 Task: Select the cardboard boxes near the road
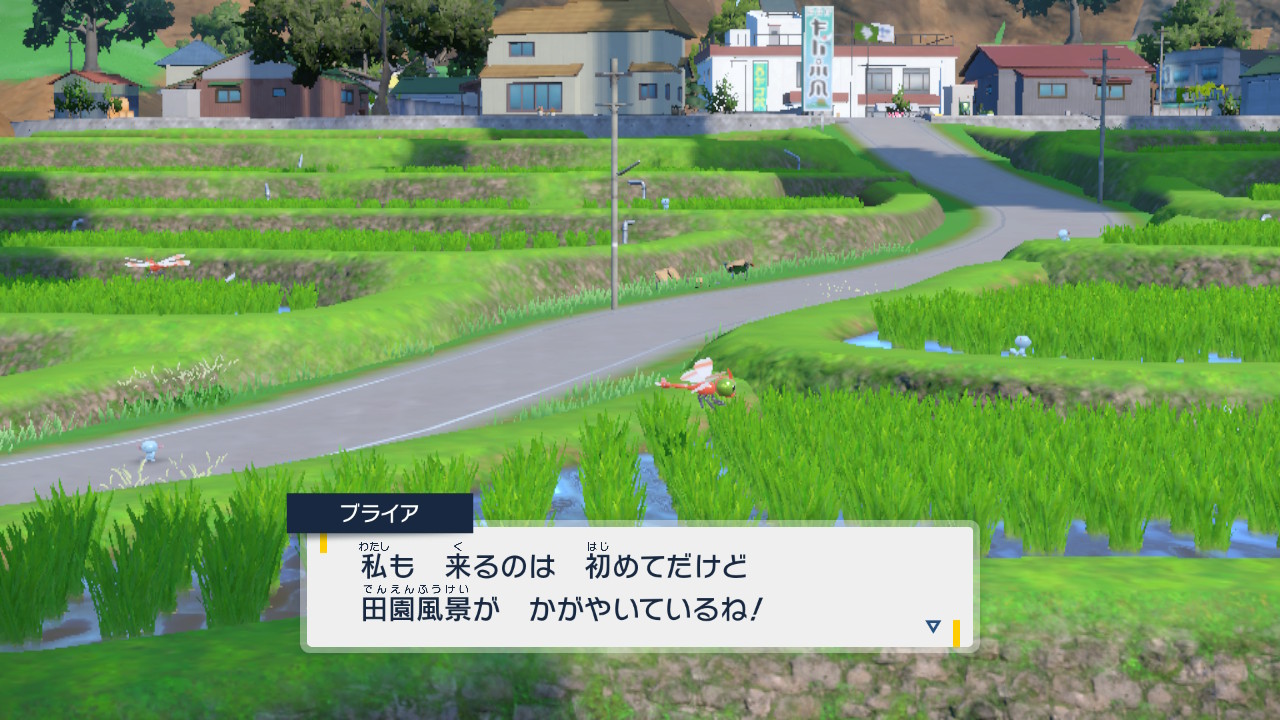tap(668, 275)
